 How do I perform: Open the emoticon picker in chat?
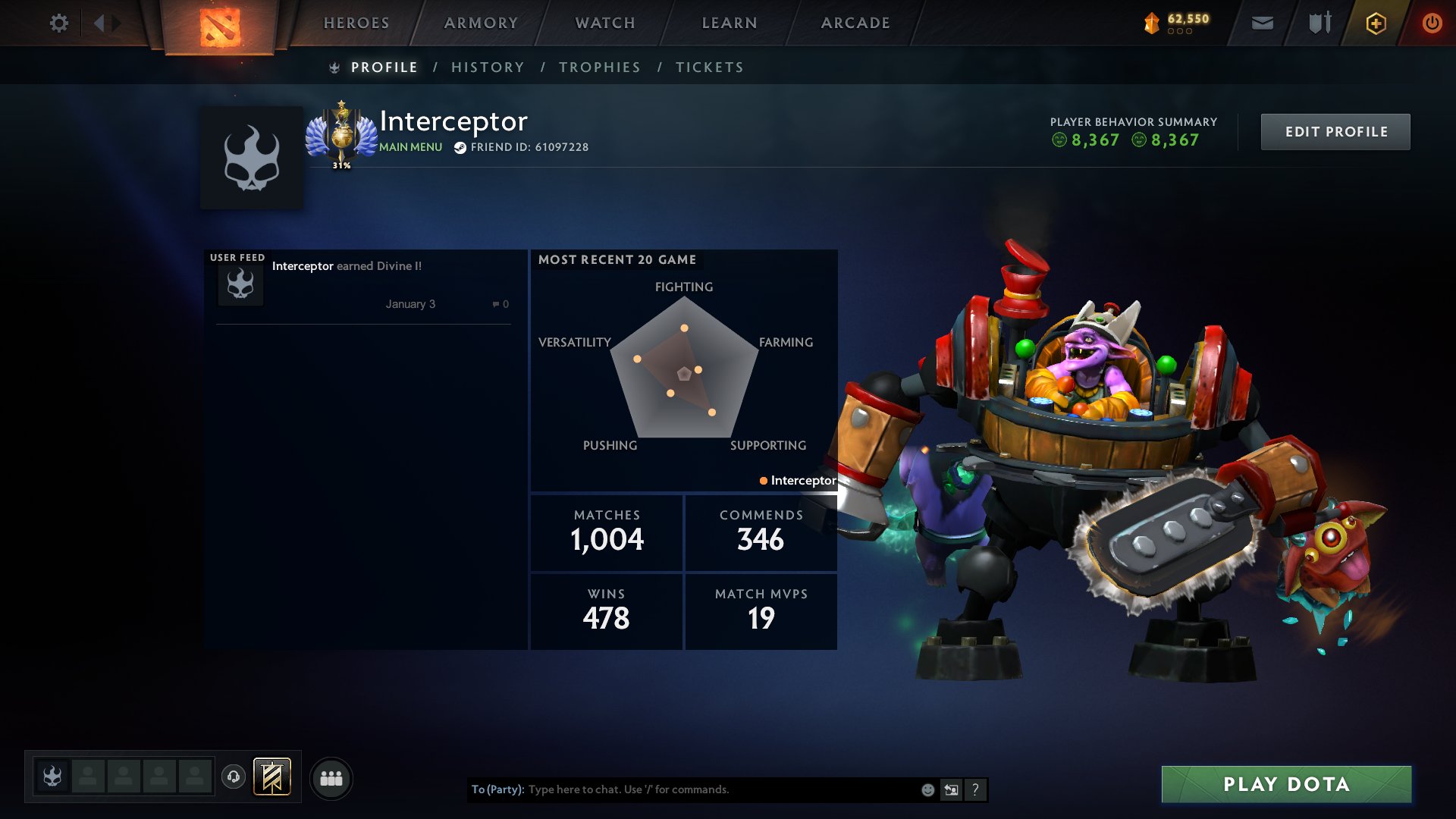point(927,789)
